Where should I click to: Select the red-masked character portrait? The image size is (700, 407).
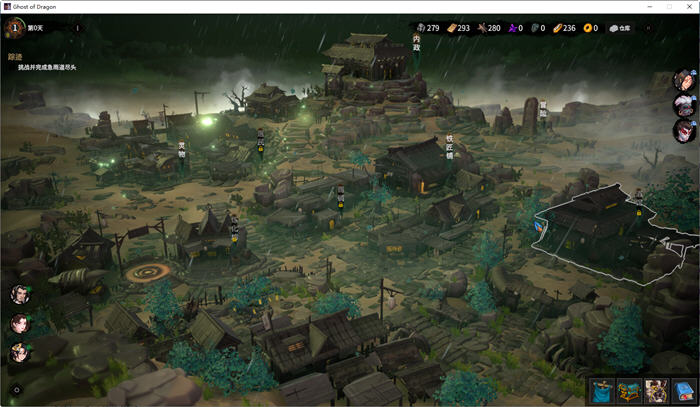pyautogui.click(x=684, y=131)
